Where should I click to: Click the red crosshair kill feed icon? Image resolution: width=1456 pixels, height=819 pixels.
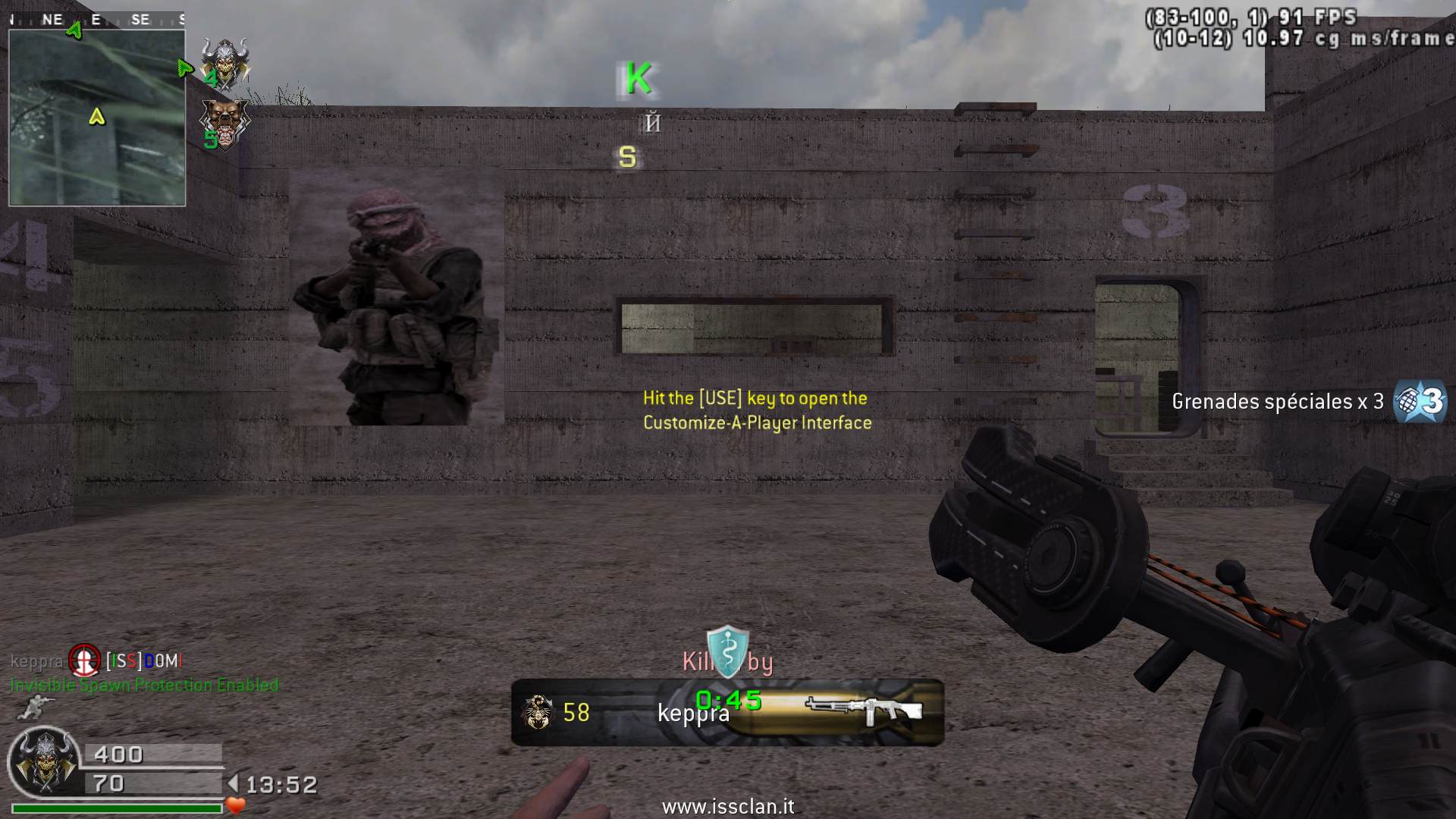(x=84, y=661)
